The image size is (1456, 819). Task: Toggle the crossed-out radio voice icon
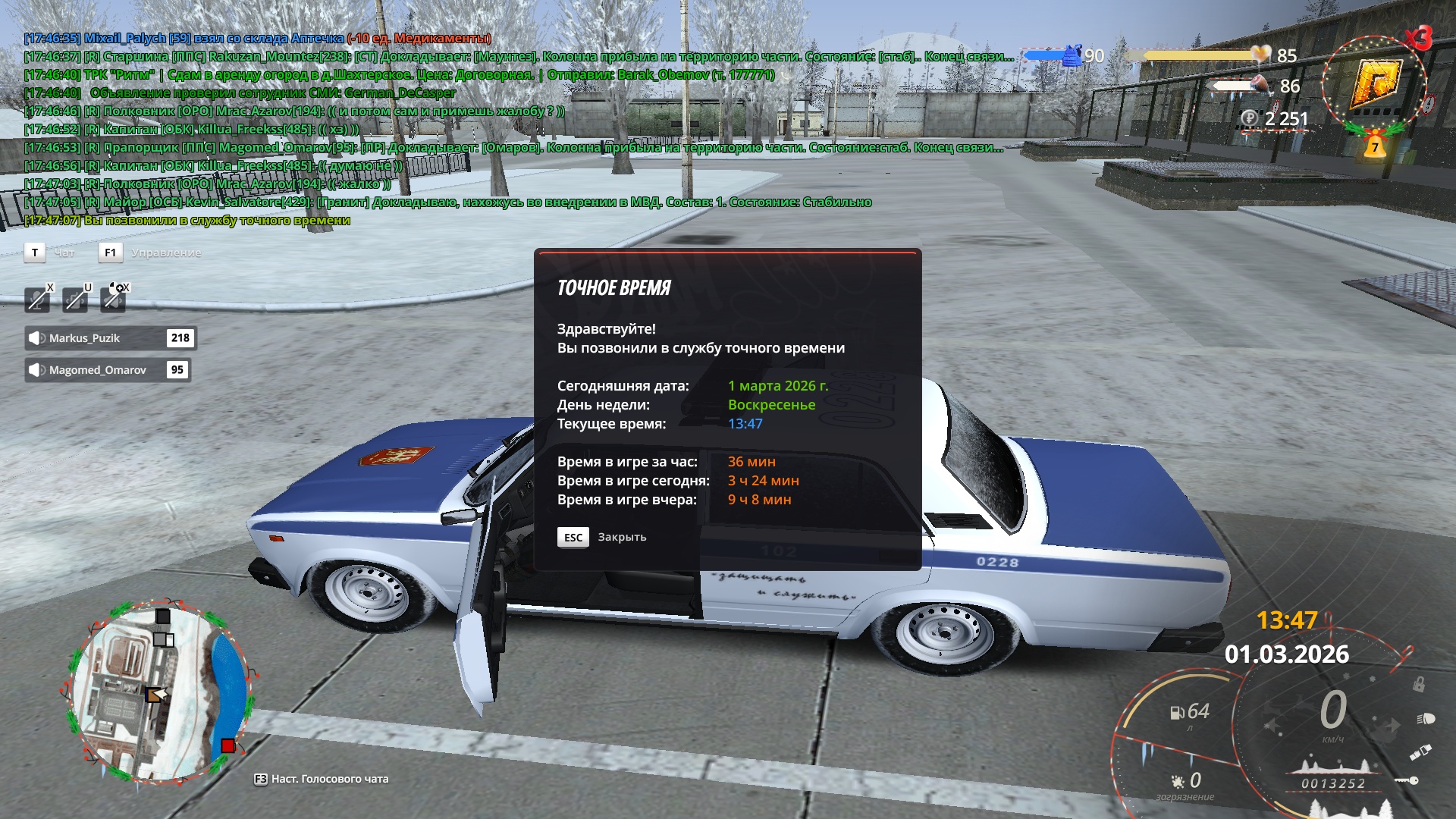(75, 300)
